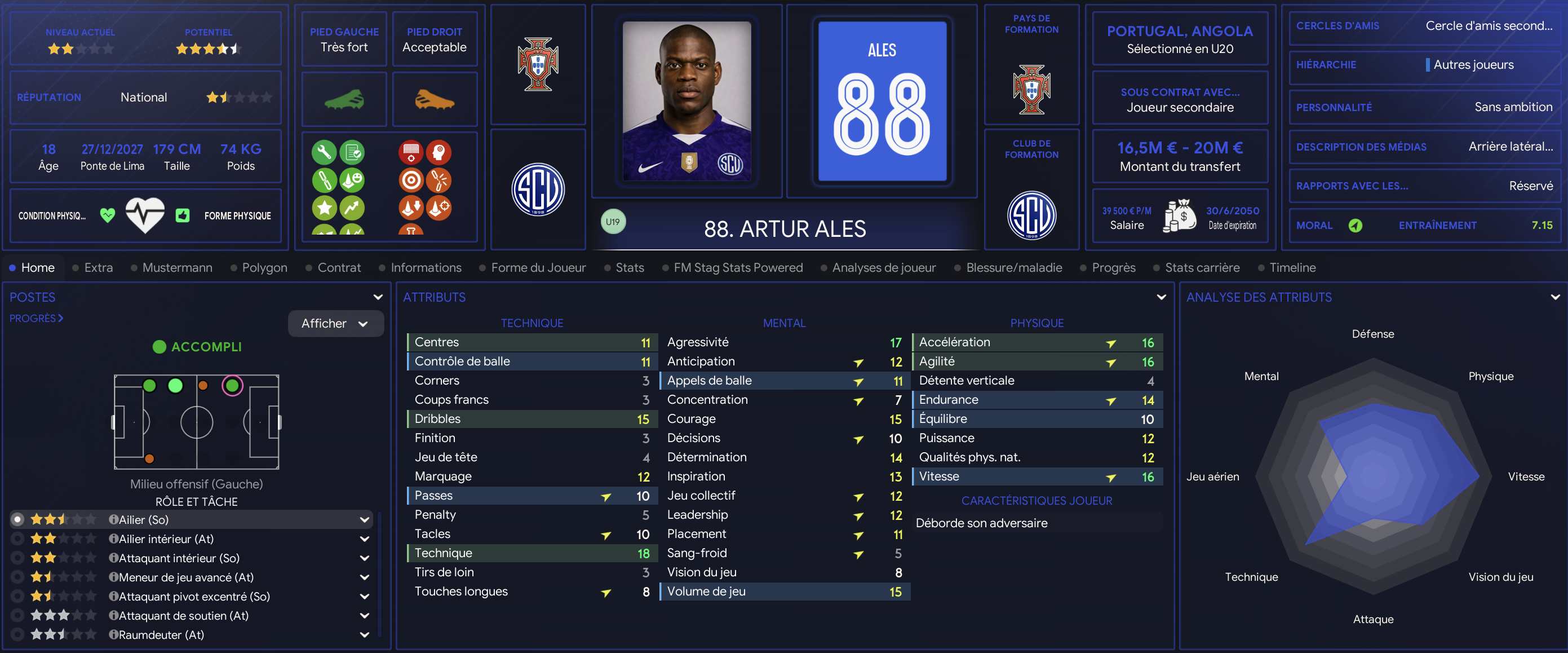1568x653 pixels.
Task: Follow the Progrès link under Postes
Action: coord(36,318)
